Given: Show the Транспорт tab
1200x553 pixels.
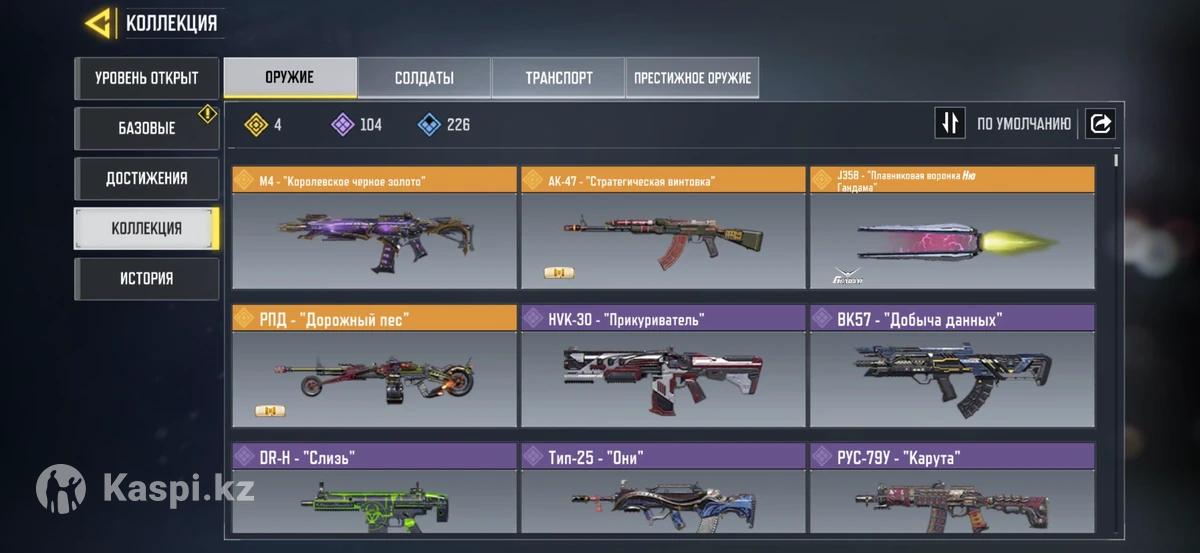Looking at the screenshot, I should (558, 78).
